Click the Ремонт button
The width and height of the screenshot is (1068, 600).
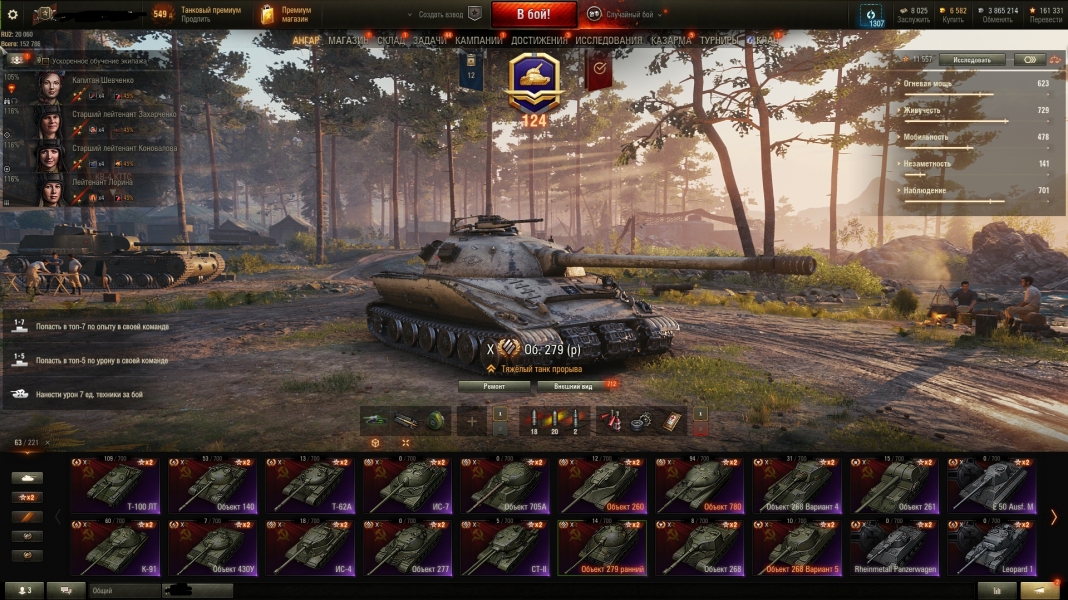pyautogui.click(x=494, y=386)
